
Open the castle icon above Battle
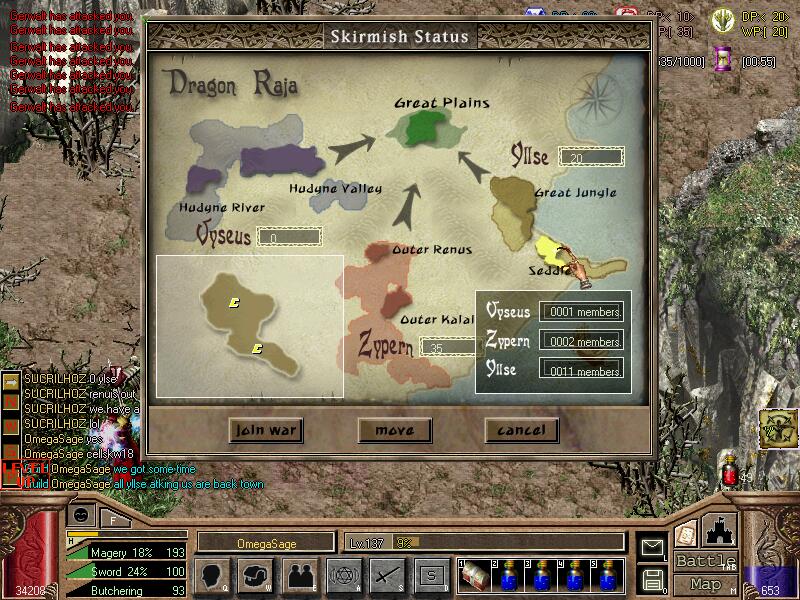coord(720,530)
